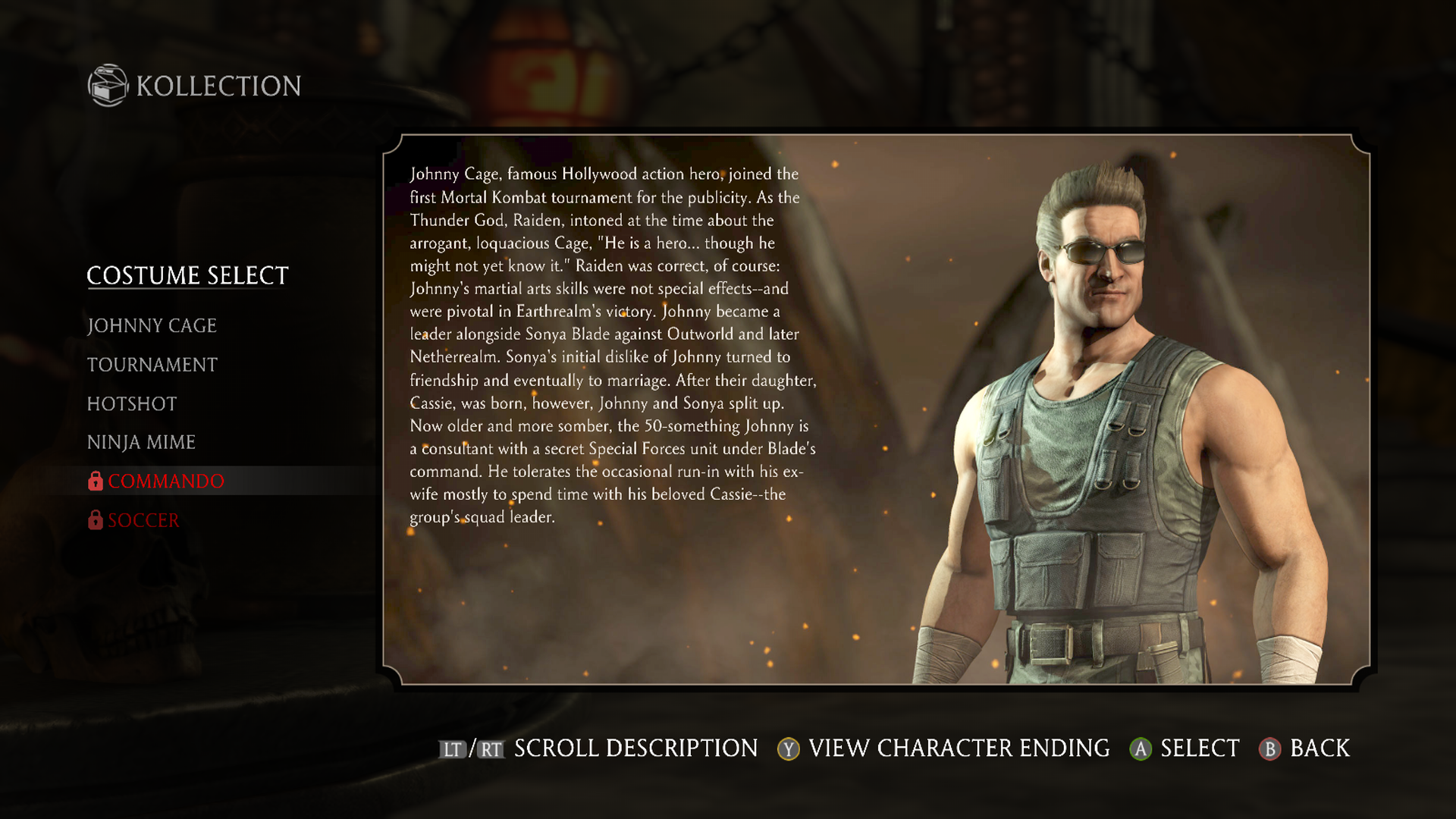Select the Ninja Mime costume
Viewport: 1456px width, 819px height.
tap(141, 443)
